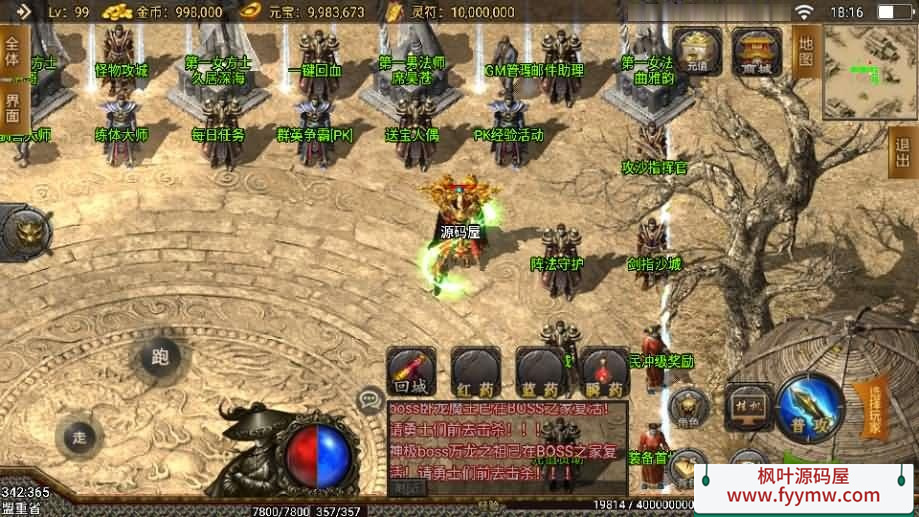The height and width of the screenshot is (517, 919).
Task: Click the 退出 exit button
Action: (903, 152)
